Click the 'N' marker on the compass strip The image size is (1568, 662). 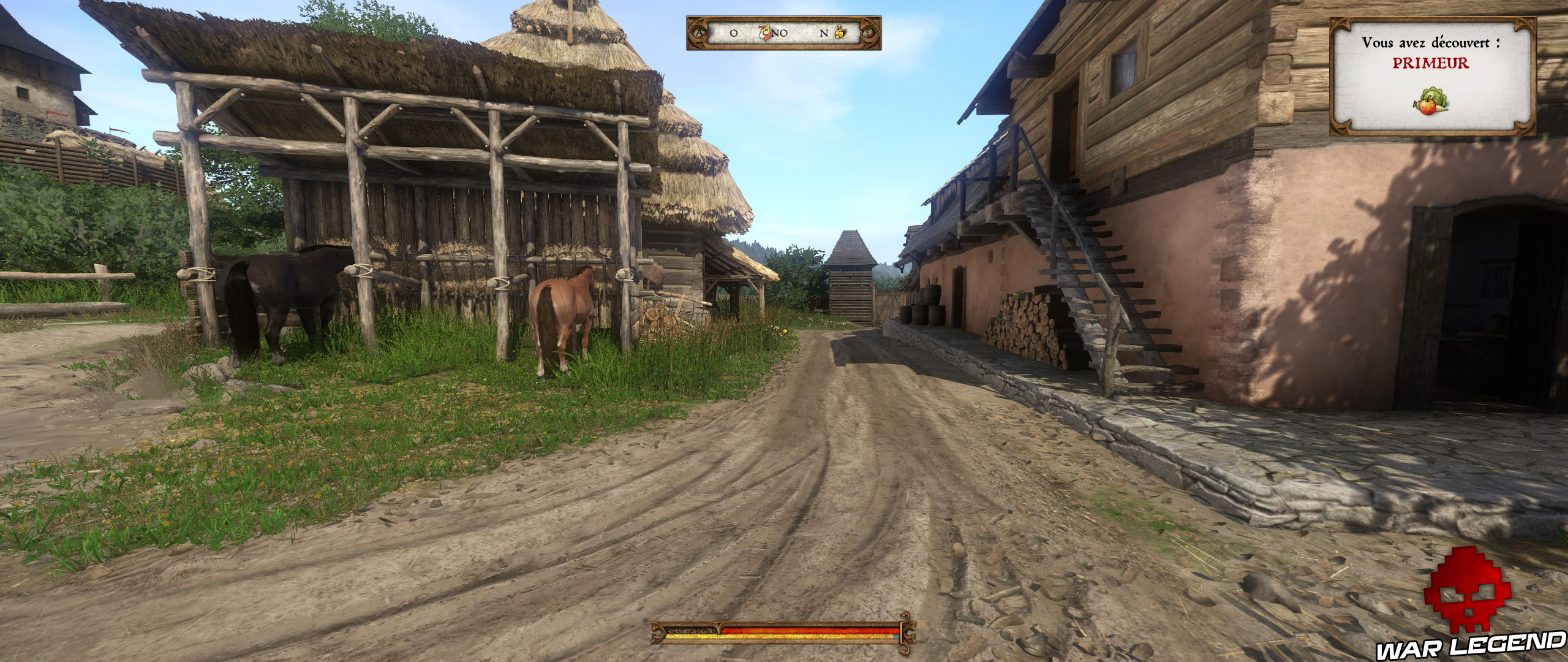click(x=823, y=34)
